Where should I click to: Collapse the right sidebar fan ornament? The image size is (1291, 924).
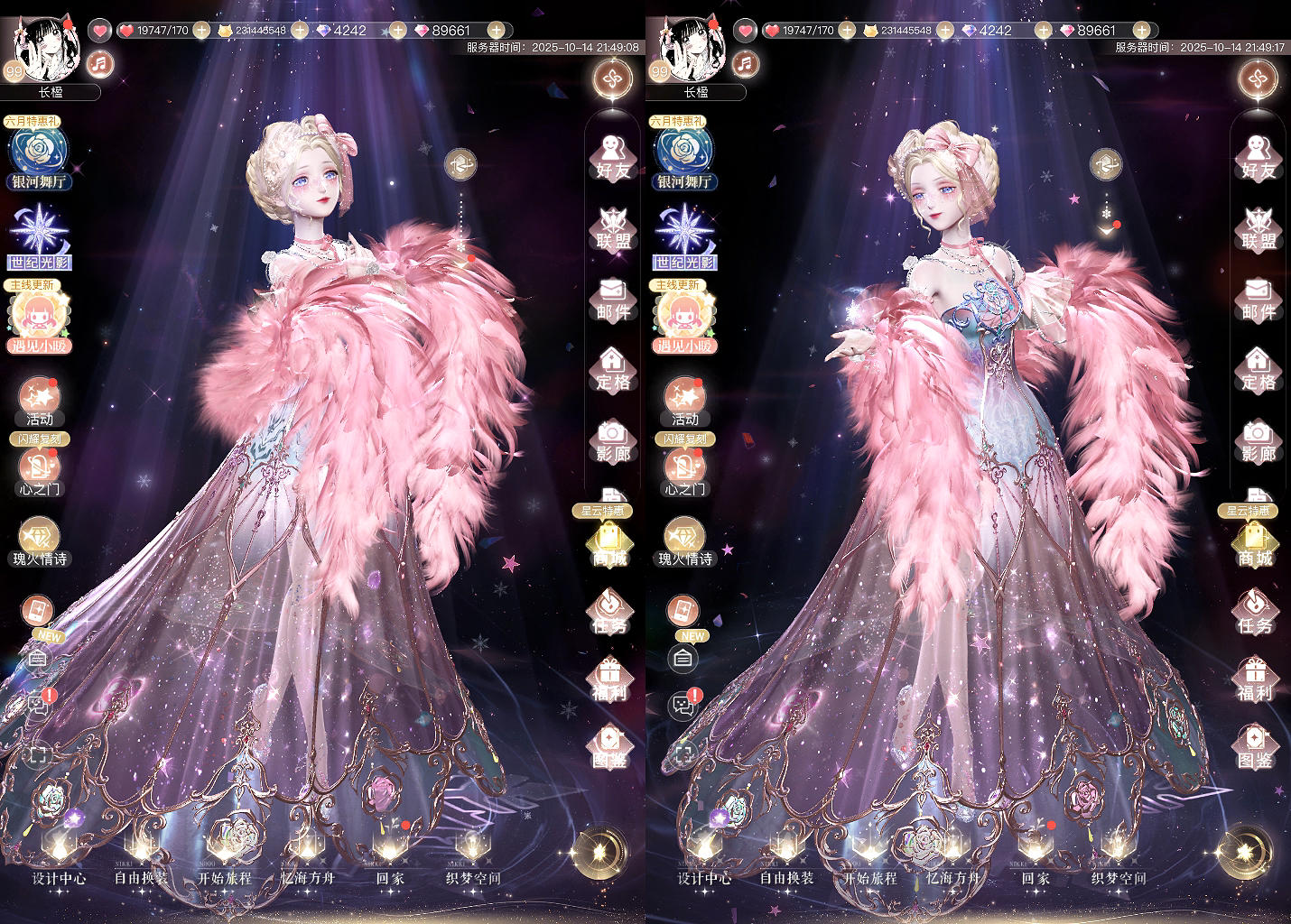[612, 79]
